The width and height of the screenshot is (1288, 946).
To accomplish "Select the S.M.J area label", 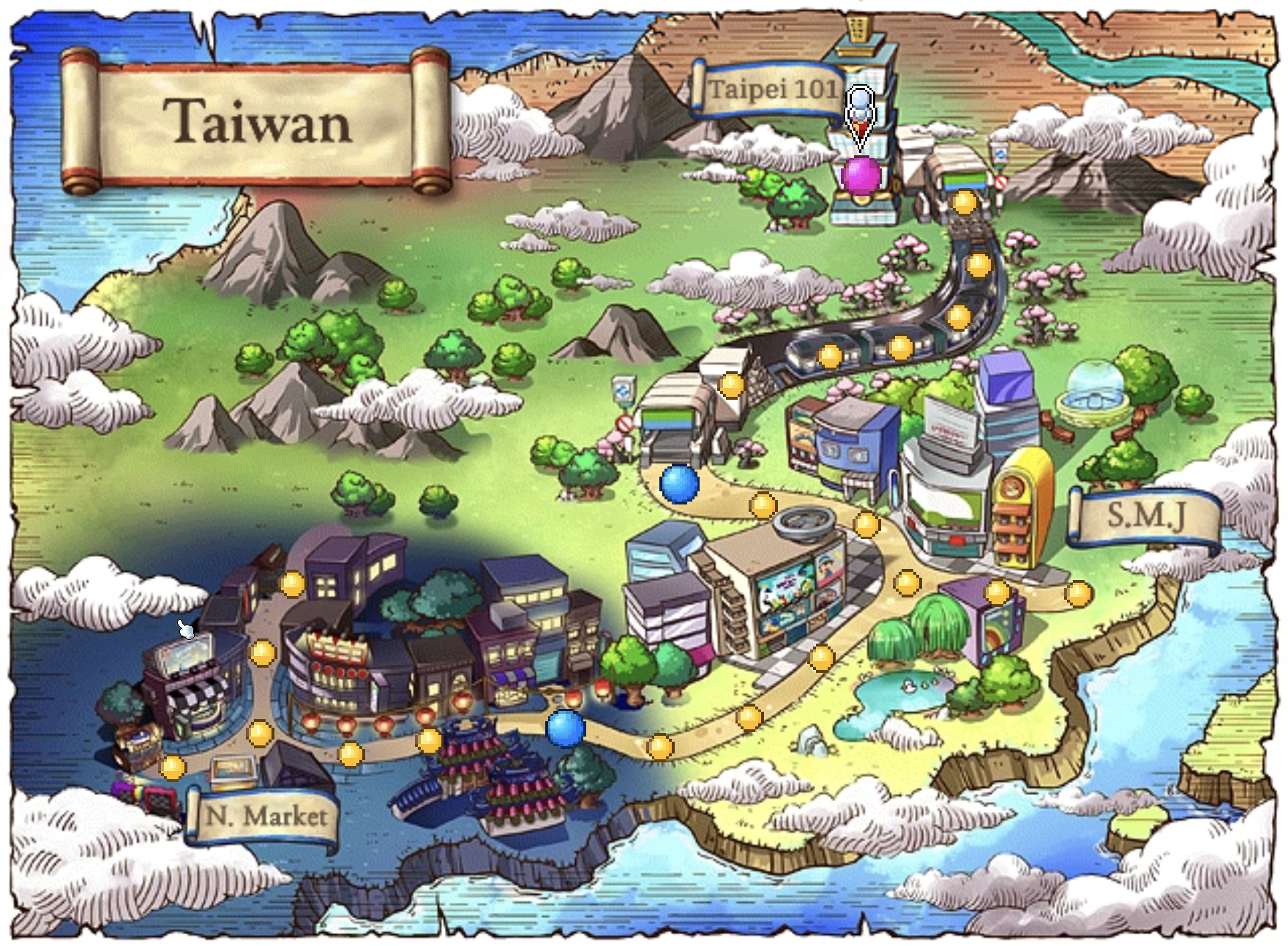I will point(1145,516).
